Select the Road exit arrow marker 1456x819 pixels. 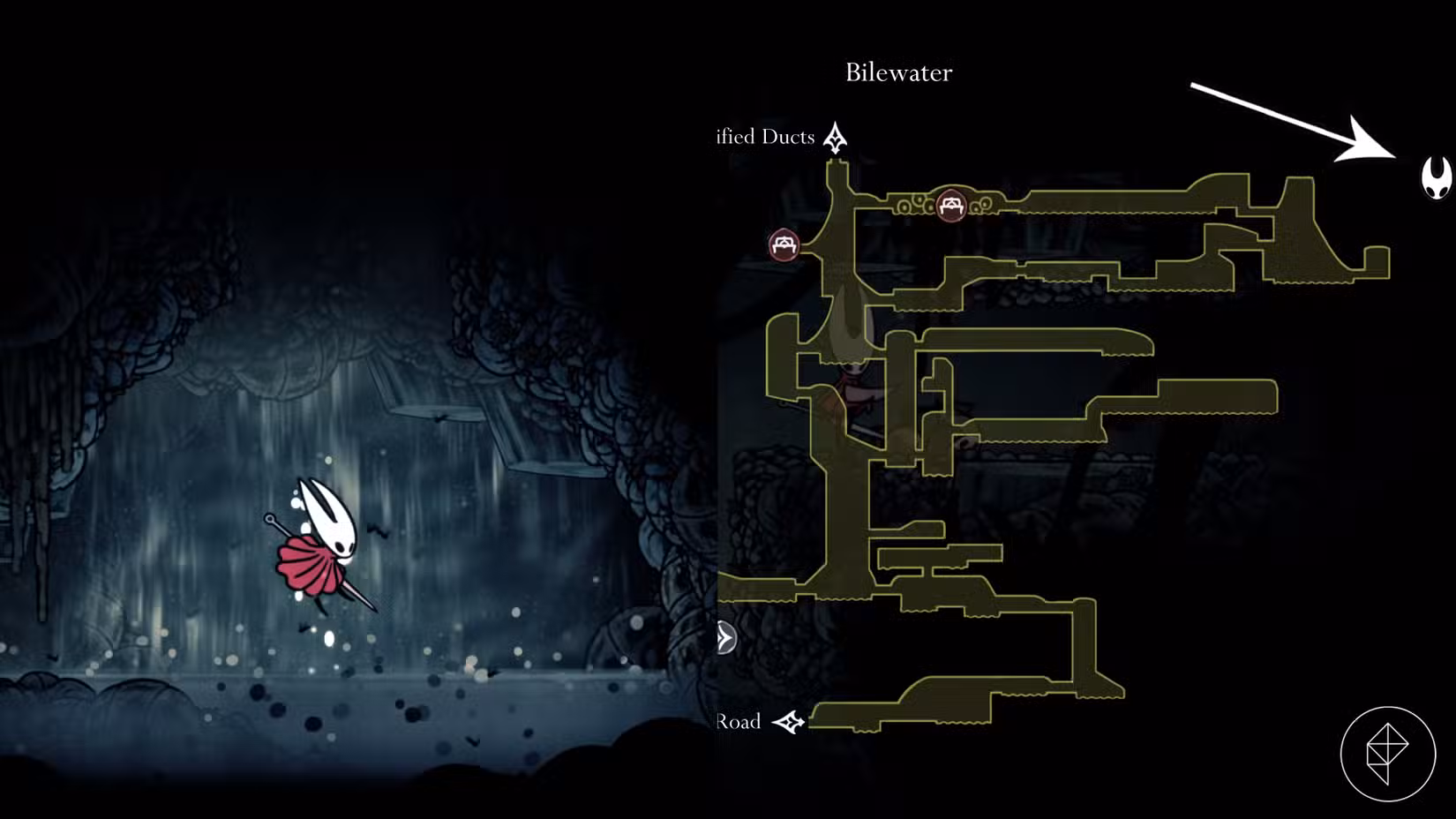788,722
